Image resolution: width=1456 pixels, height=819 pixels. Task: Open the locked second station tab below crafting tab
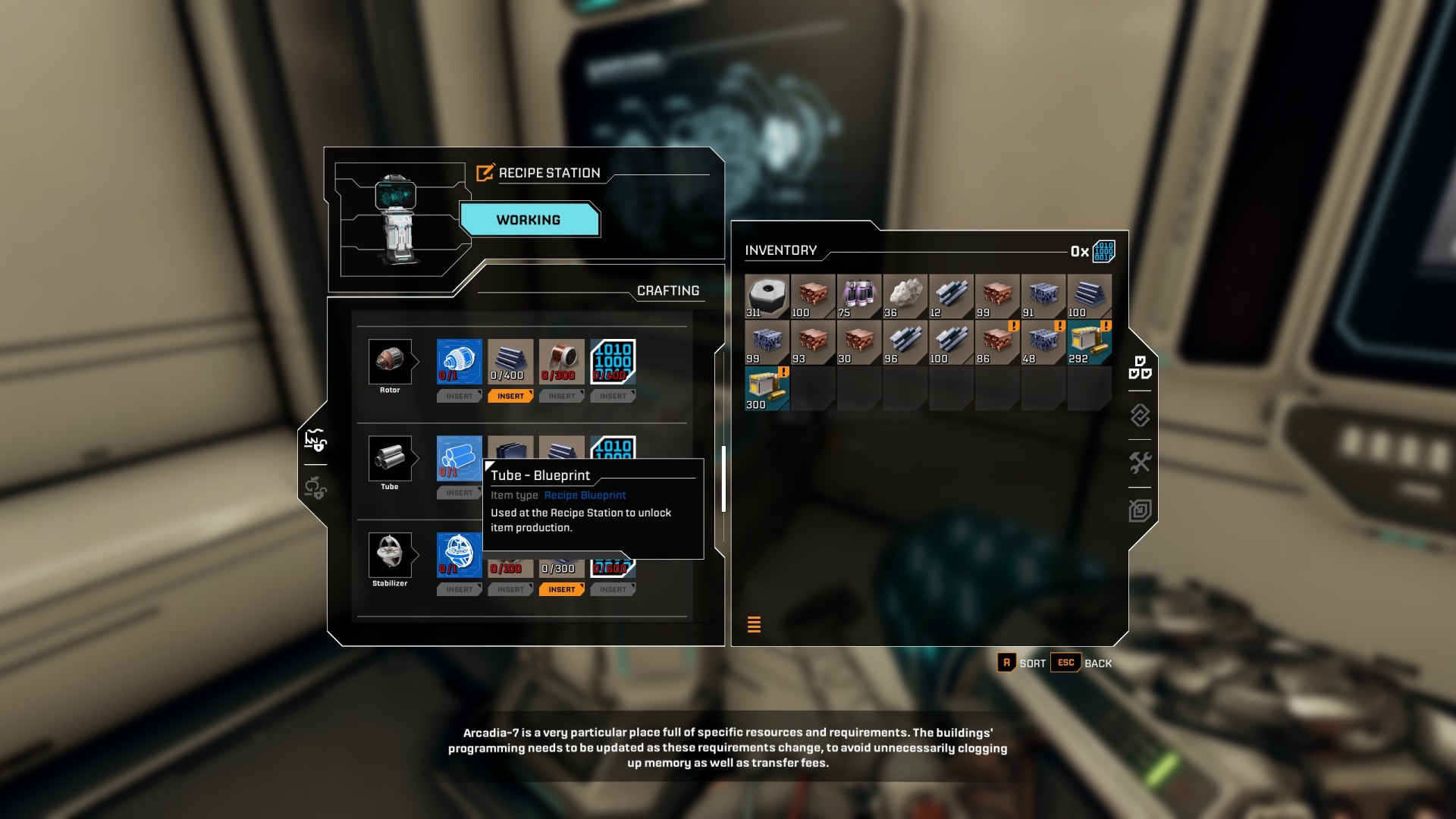(317, 489)
